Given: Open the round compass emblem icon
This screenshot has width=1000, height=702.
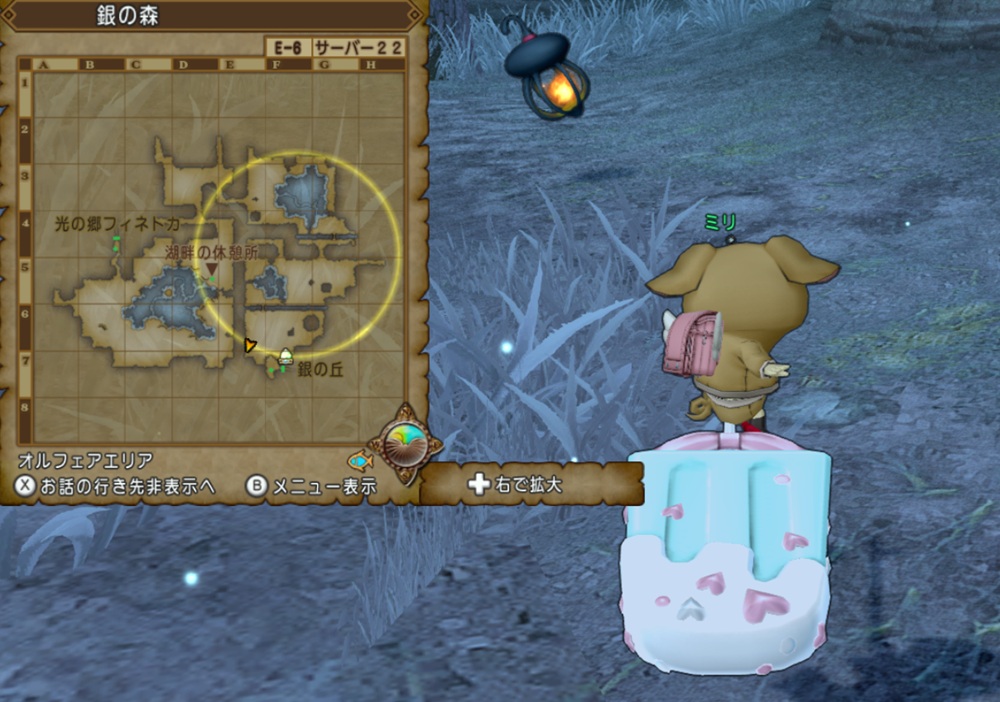Looking at the screenshot, I should click(406, 442).
